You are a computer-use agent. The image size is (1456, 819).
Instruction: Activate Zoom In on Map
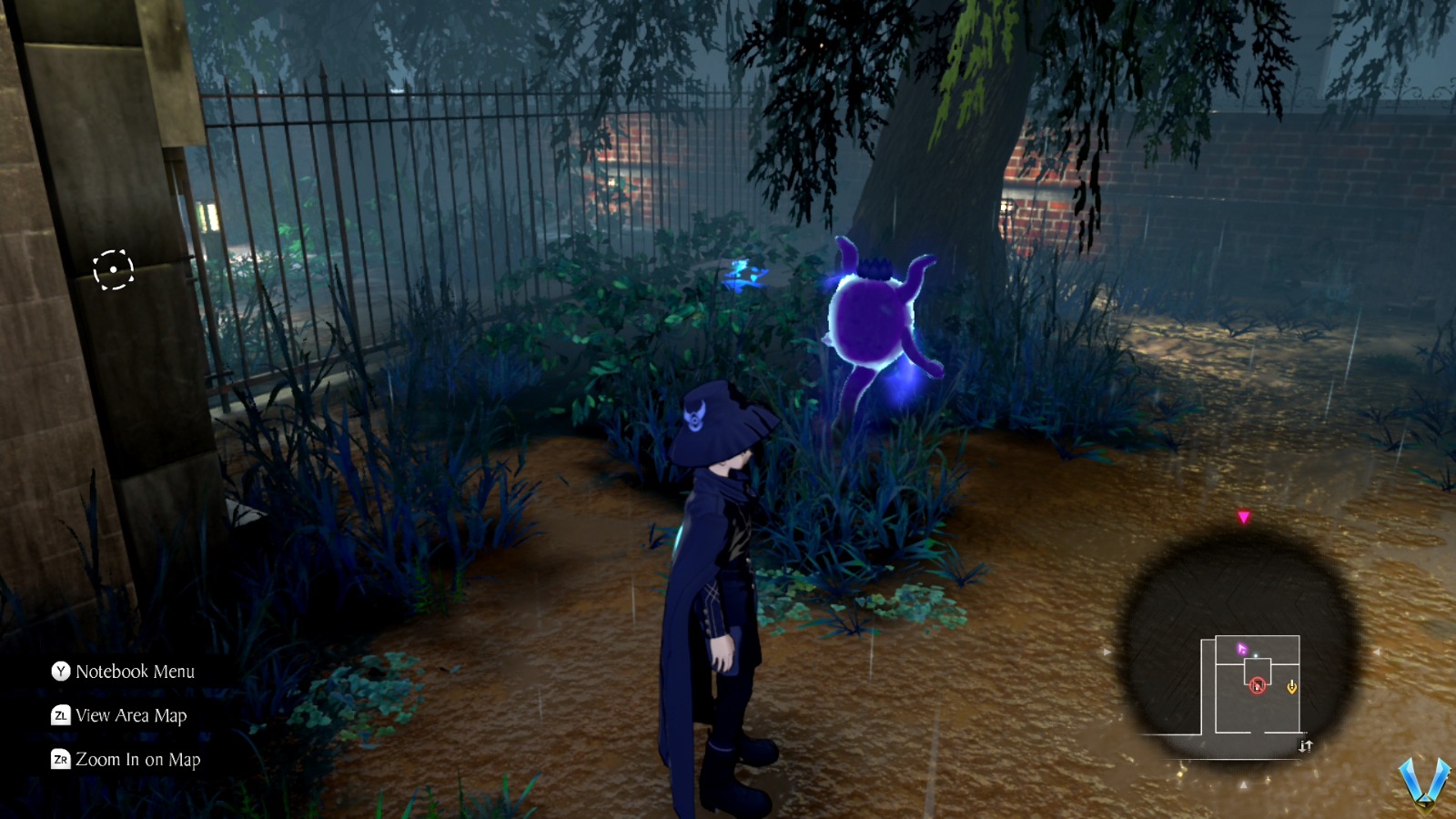[x=138, y=759]
